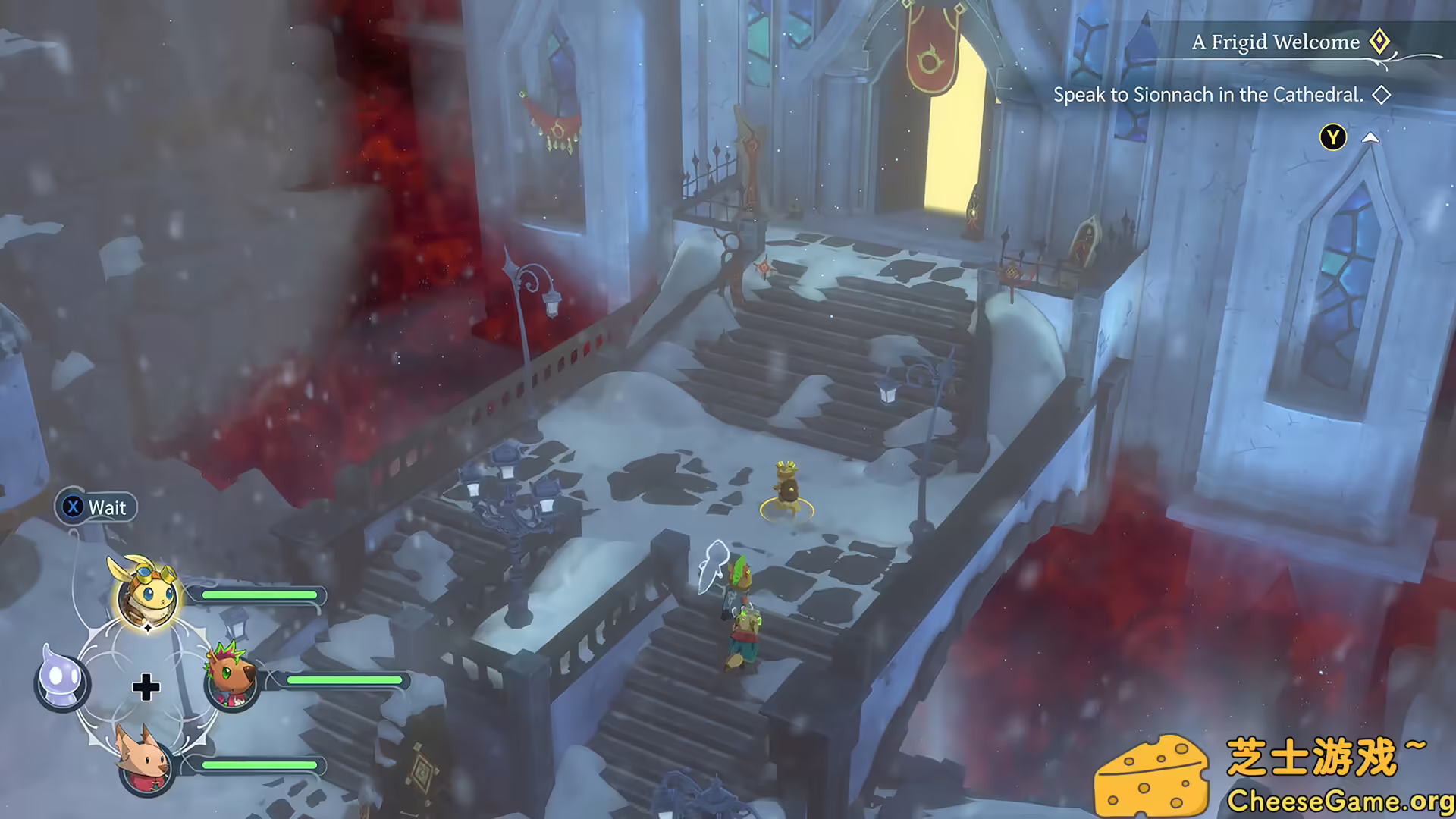The height and width of the screenshot is (819, 1456).
Task: Open the CheeseGame.org watermark link
Action: (x=1339, y=801)
